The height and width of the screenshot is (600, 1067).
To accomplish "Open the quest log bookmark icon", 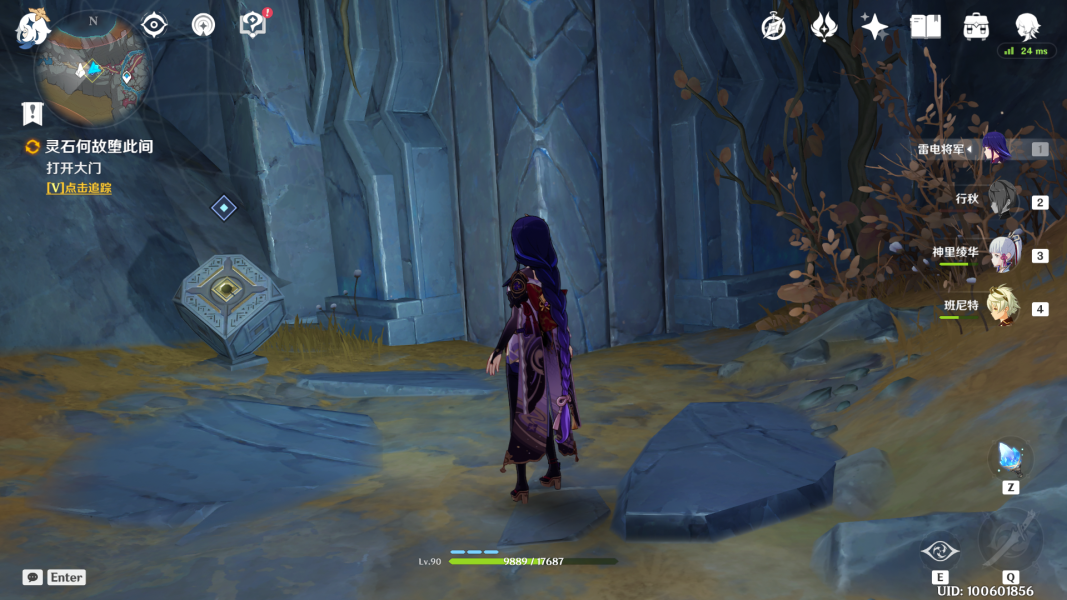I will tap(33, 113).
